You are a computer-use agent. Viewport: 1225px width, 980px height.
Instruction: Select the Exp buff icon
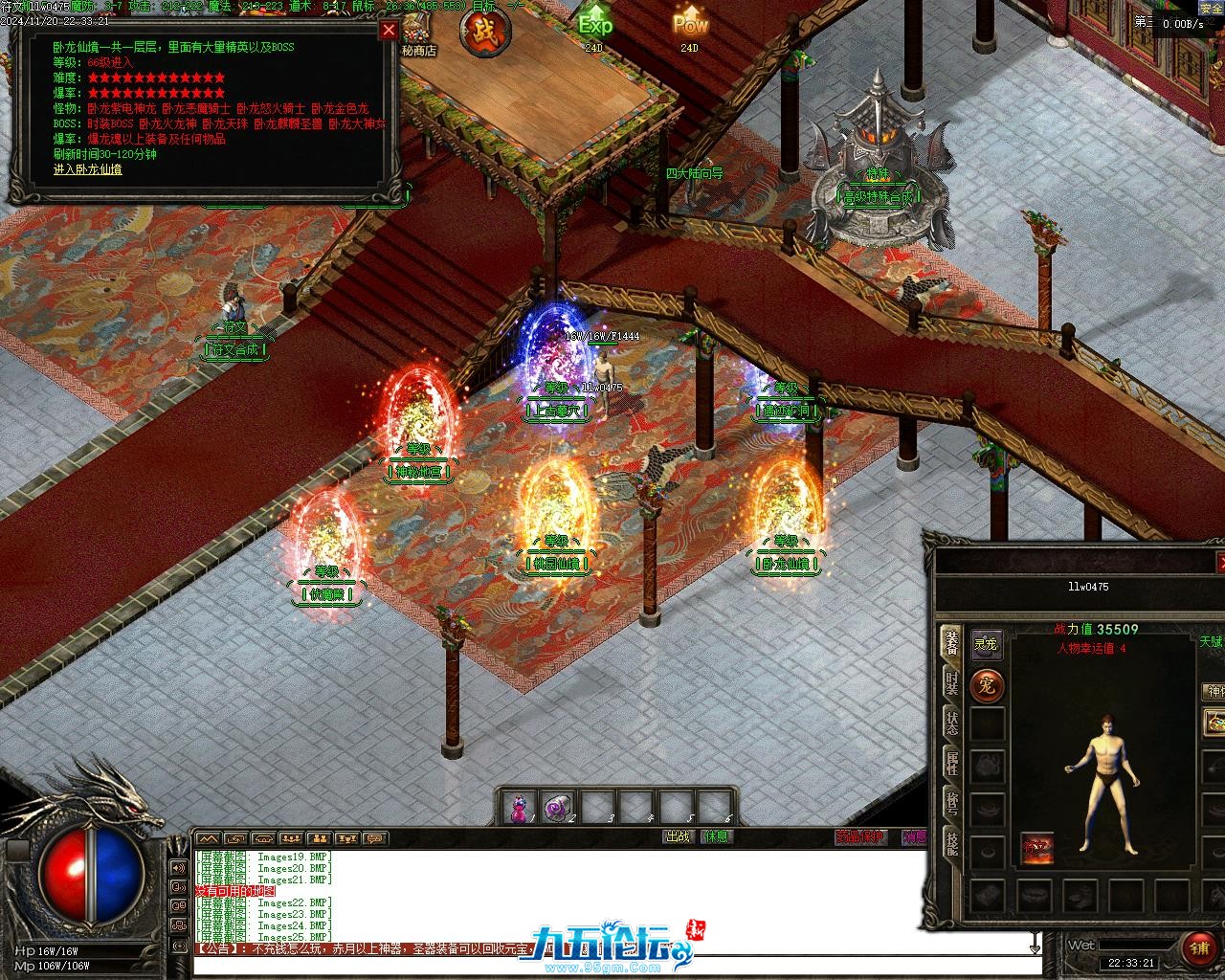click(594, 25)
